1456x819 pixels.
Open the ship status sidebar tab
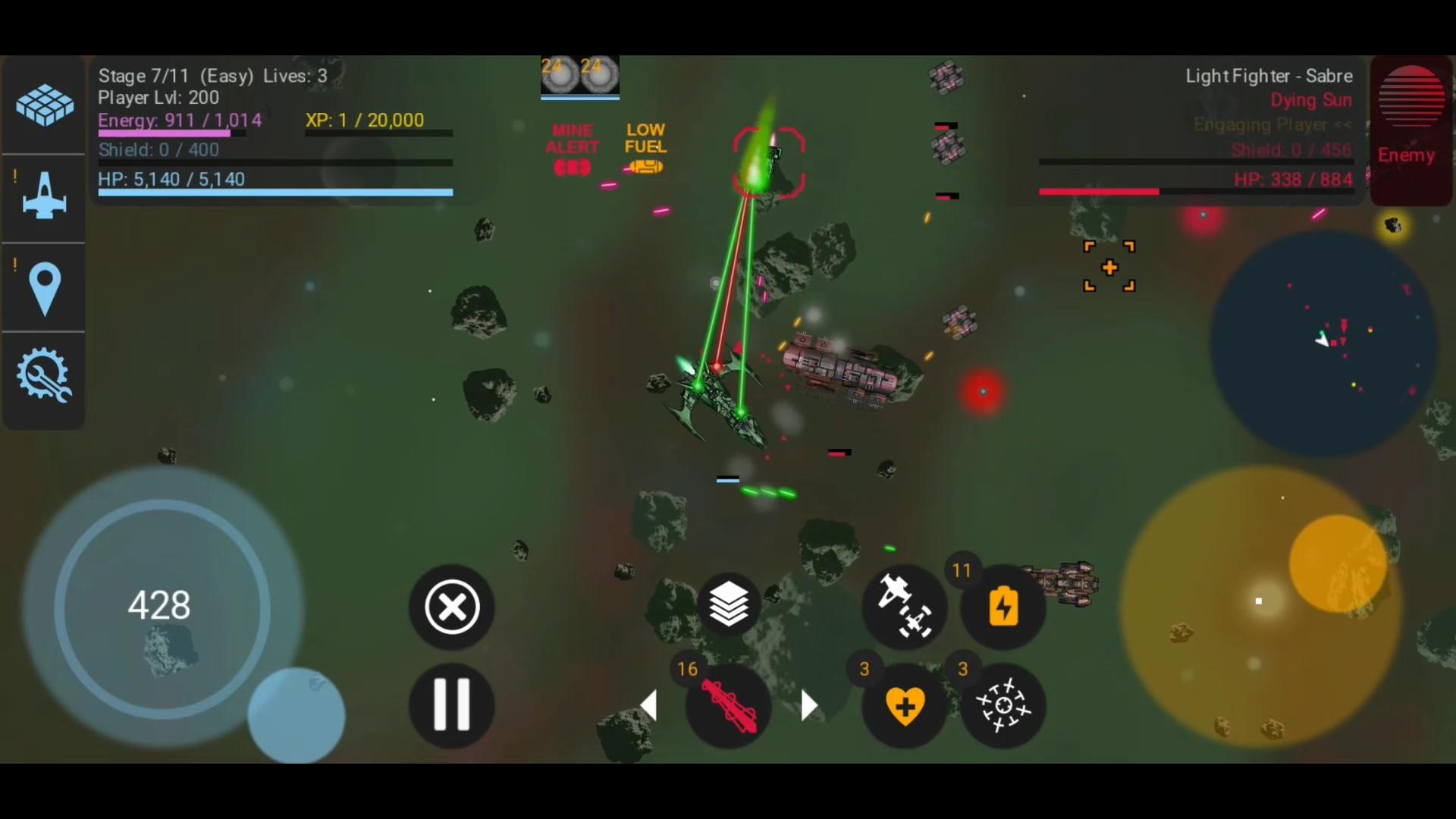click(43, 196)
